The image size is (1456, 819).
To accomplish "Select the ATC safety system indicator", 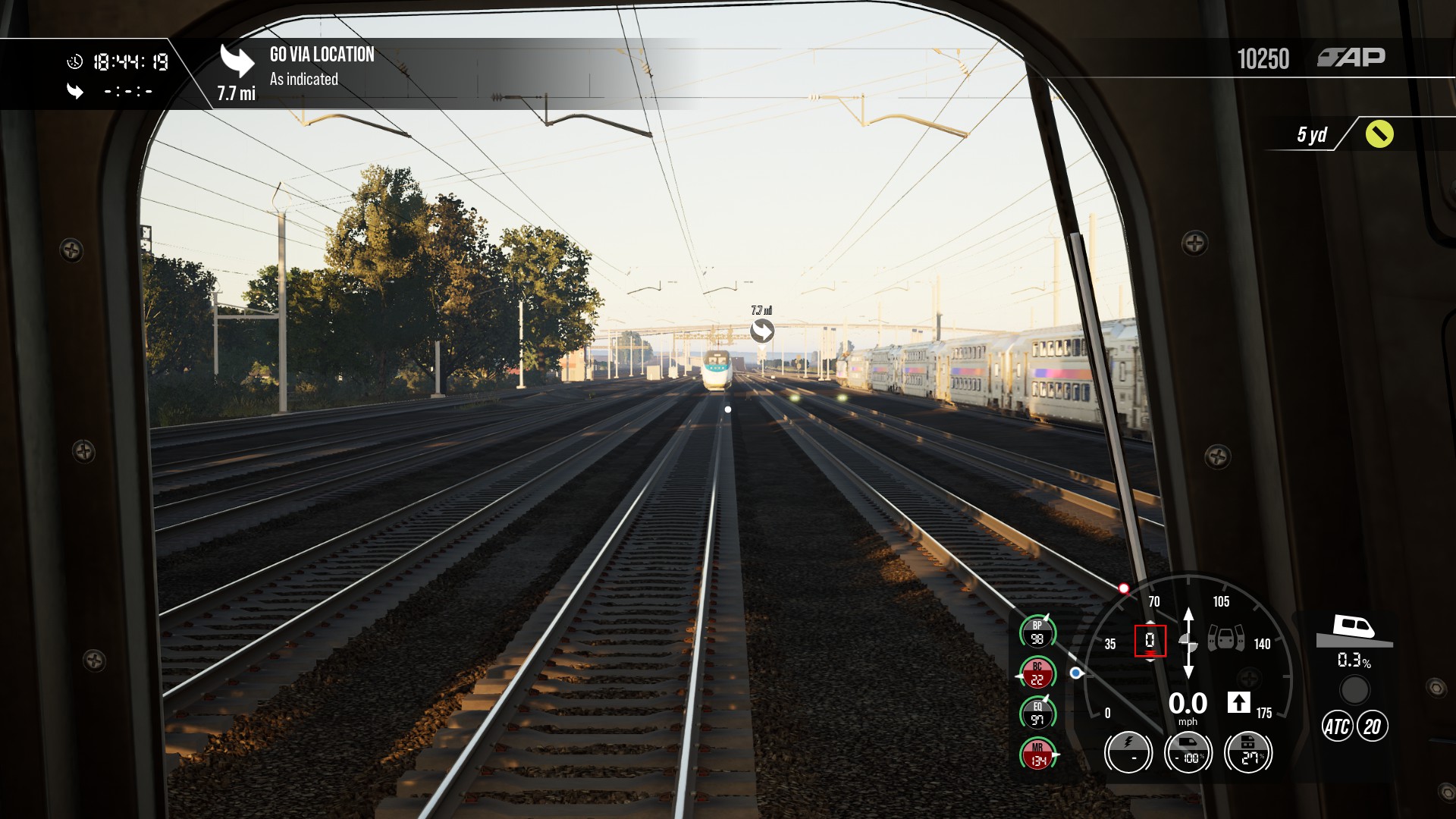I will [x=1336, y=726].
